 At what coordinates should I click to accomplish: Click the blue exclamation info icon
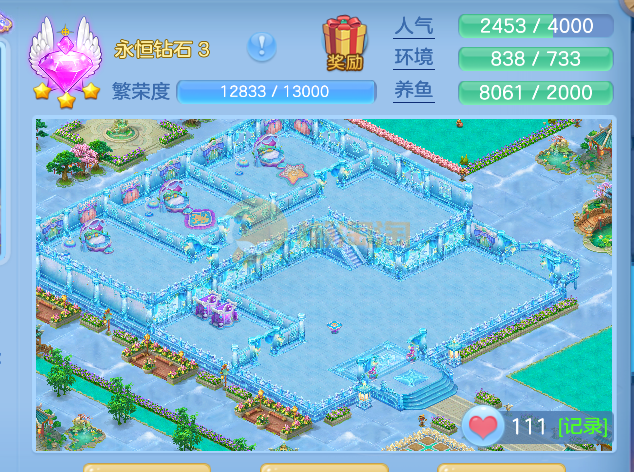pos(262,45)
